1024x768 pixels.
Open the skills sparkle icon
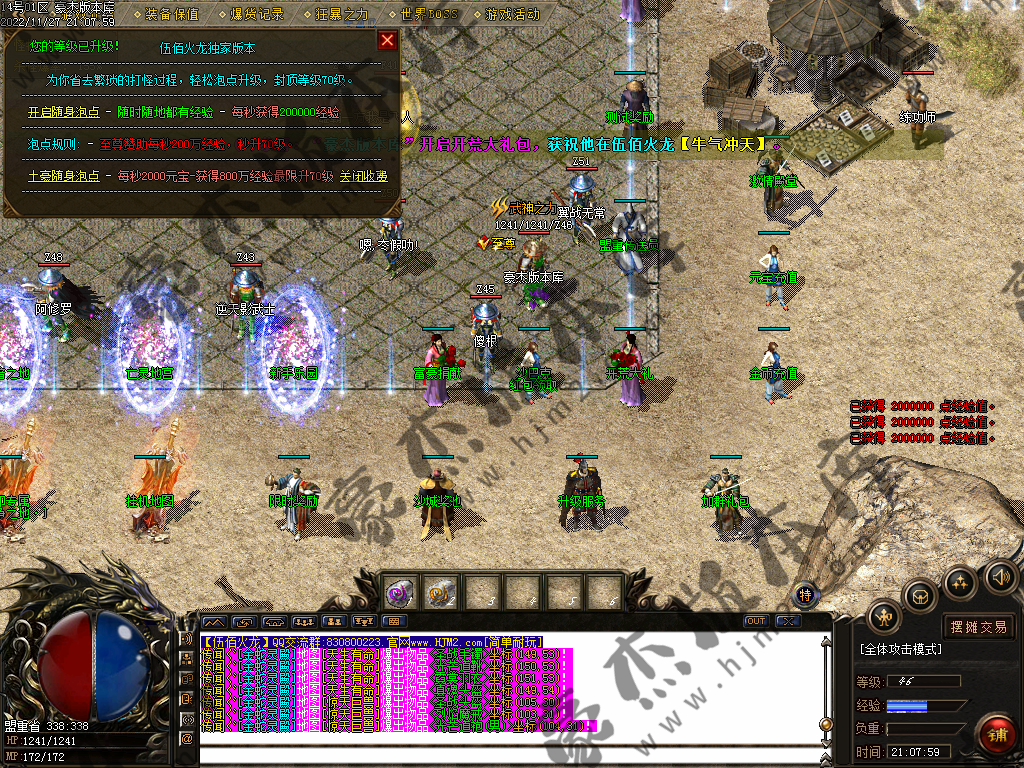[961, 584]
